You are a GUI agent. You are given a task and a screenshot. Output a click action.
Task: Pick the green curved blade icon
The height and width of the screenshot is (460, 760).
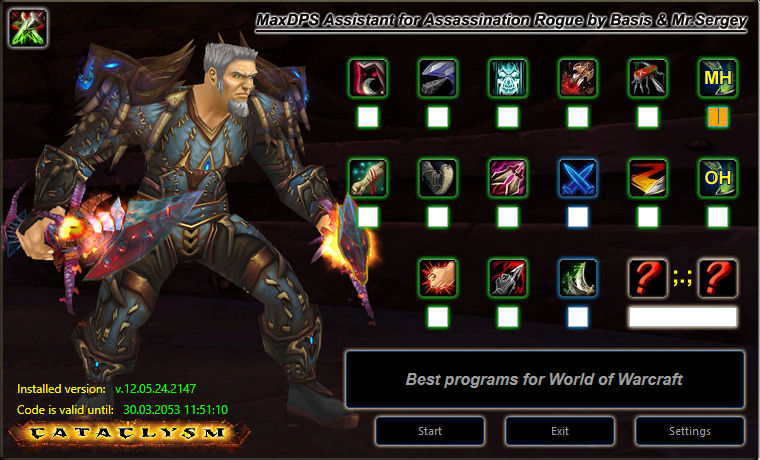coord(578,278)
